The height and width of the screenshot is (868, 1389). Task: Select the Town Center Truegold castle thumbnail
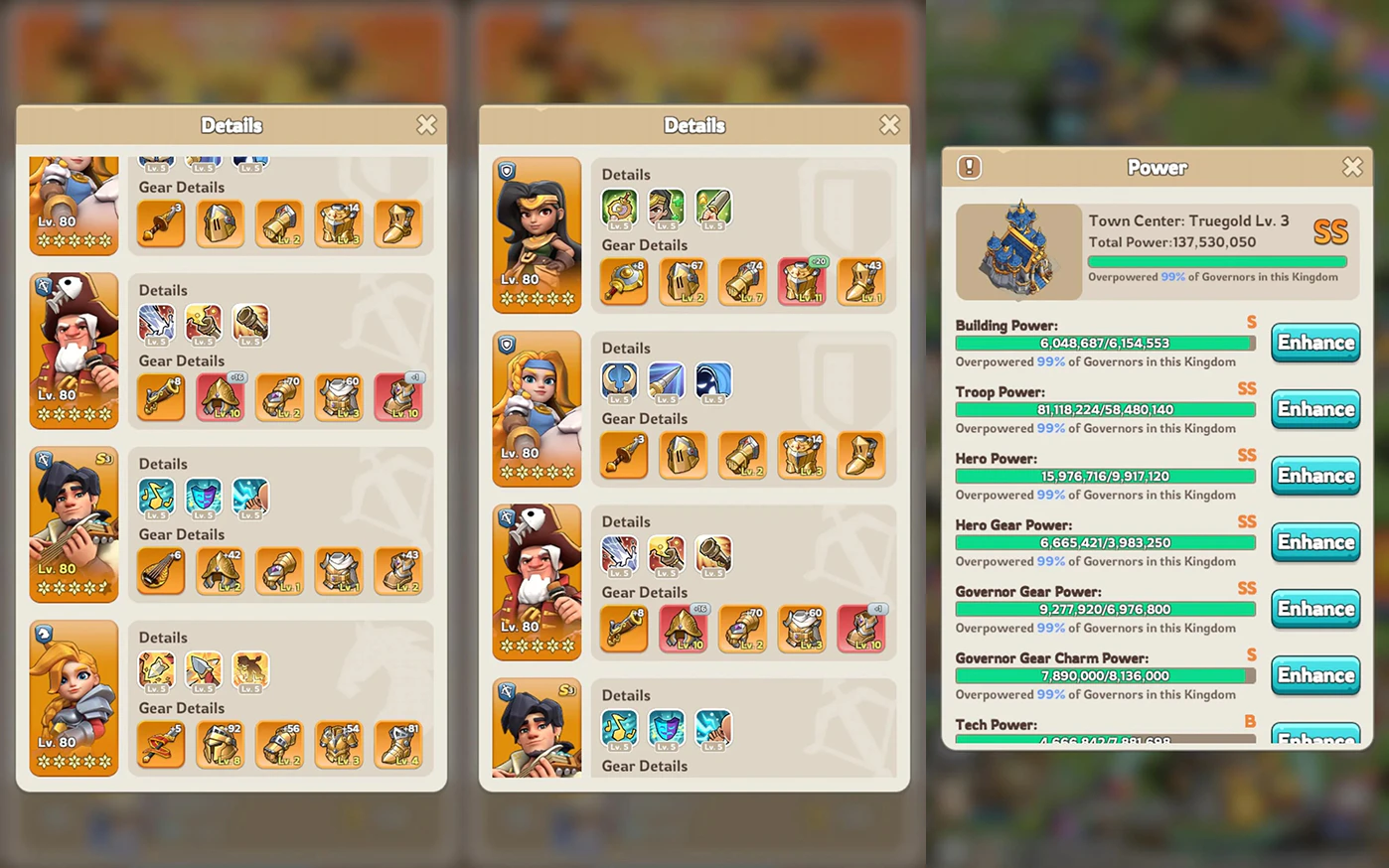coord(1018,252)
